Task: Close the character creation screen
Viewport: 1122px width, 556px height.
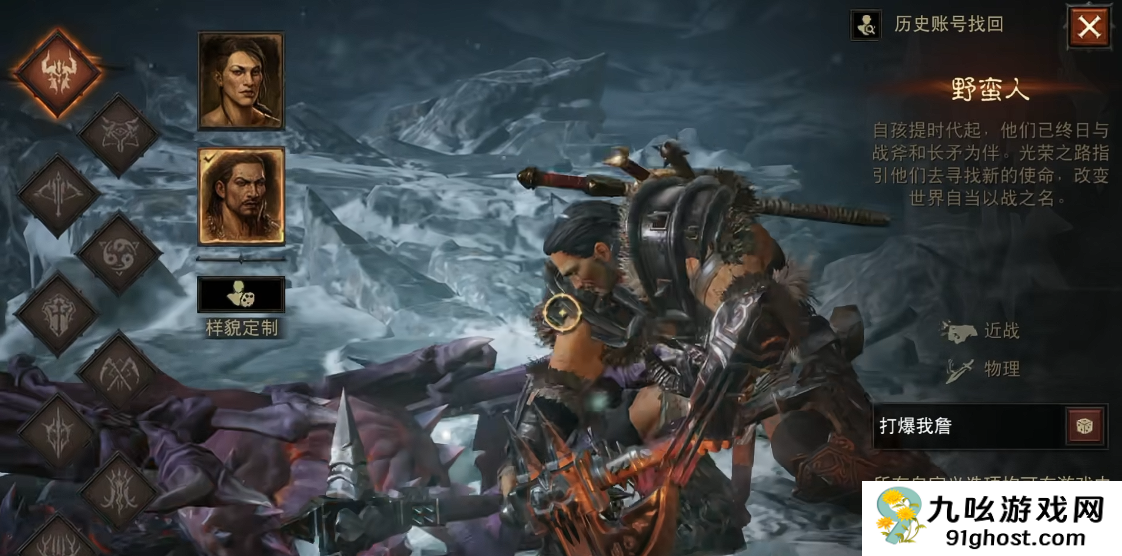Action: pyautogui.click(x=1089, y=27)
